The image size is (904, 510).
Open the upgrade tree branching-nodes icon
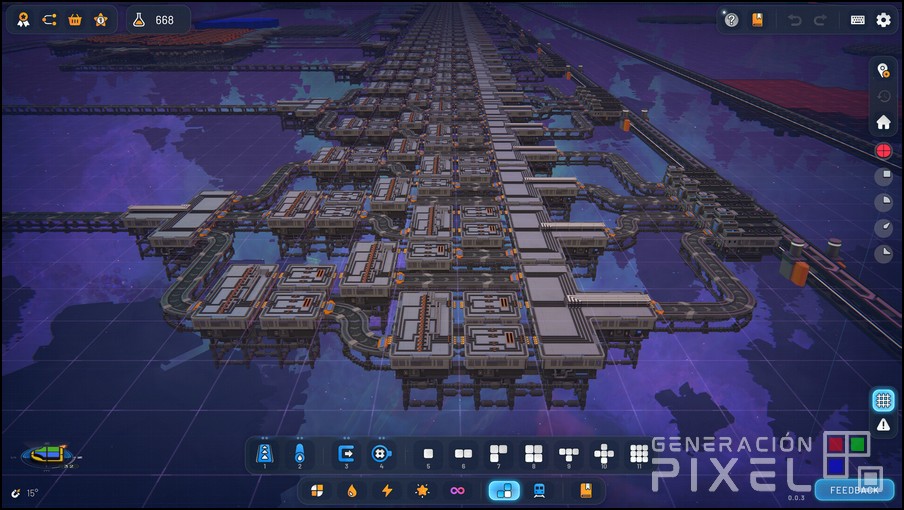(x=49, y=20)
